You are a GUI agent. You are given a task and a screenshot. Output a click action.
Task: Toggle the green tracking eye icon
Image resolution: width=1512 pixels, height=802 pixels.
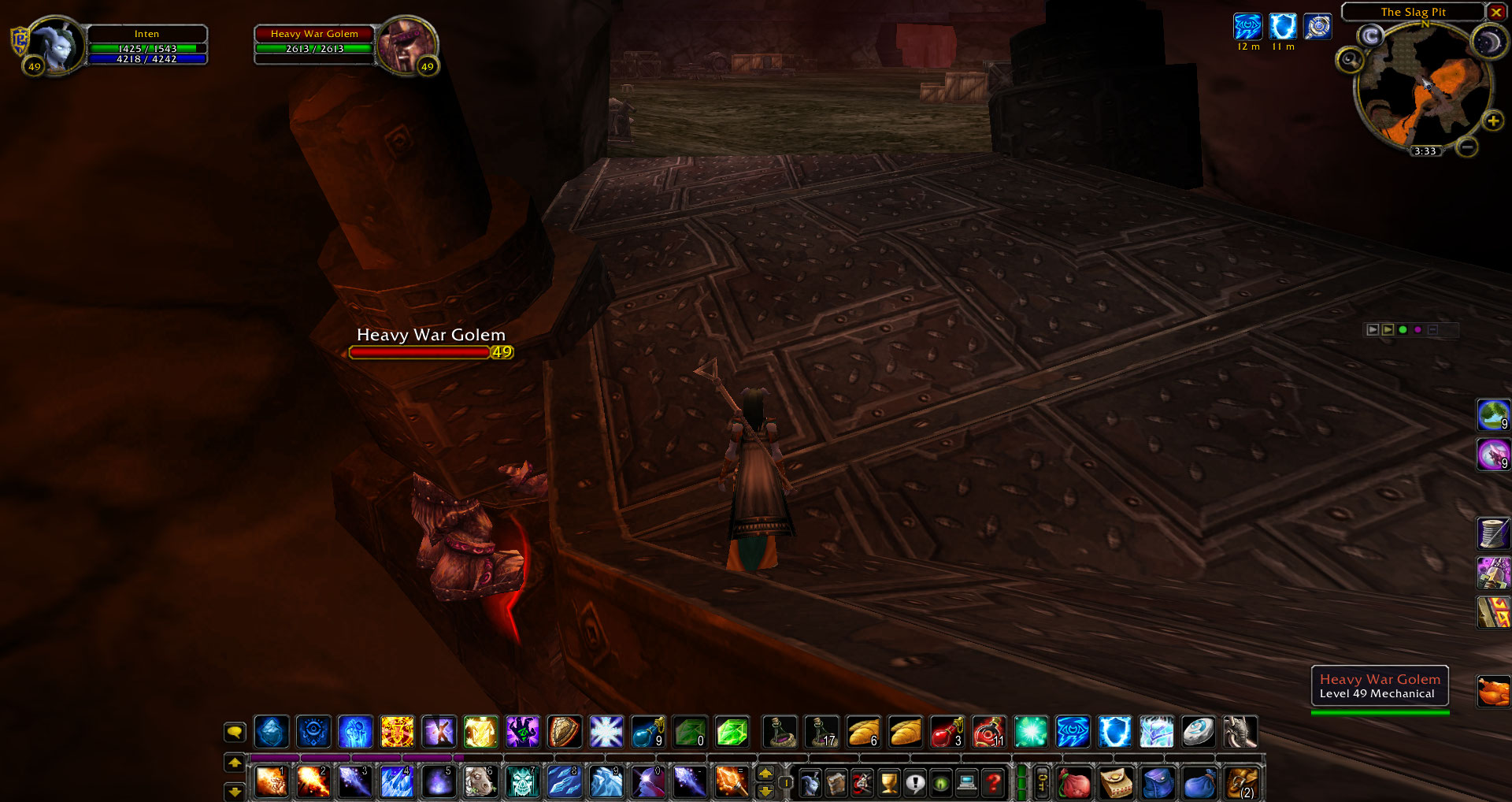tap(940, 783)
